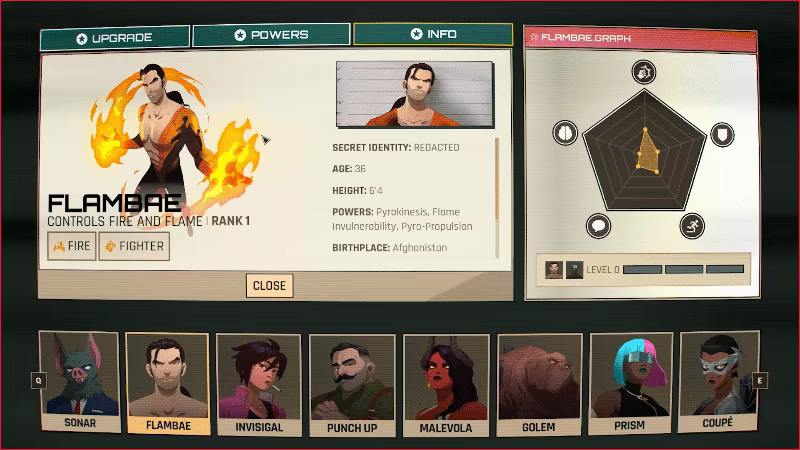Close the Flambae hero panel
Screen dimensions: 800x450
tap(269, 285)
